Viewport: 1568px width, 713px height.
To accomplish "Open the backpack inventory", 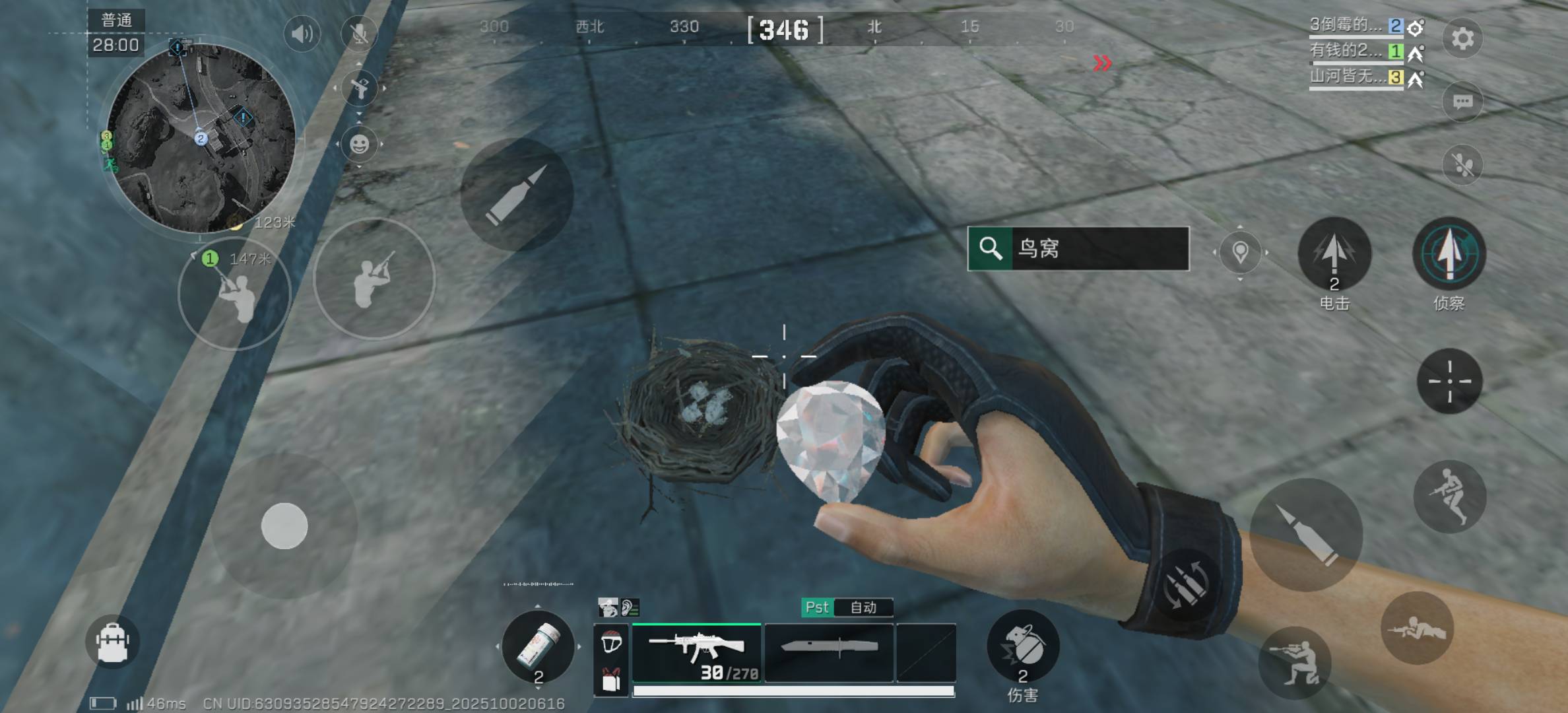I will [112, 642].
